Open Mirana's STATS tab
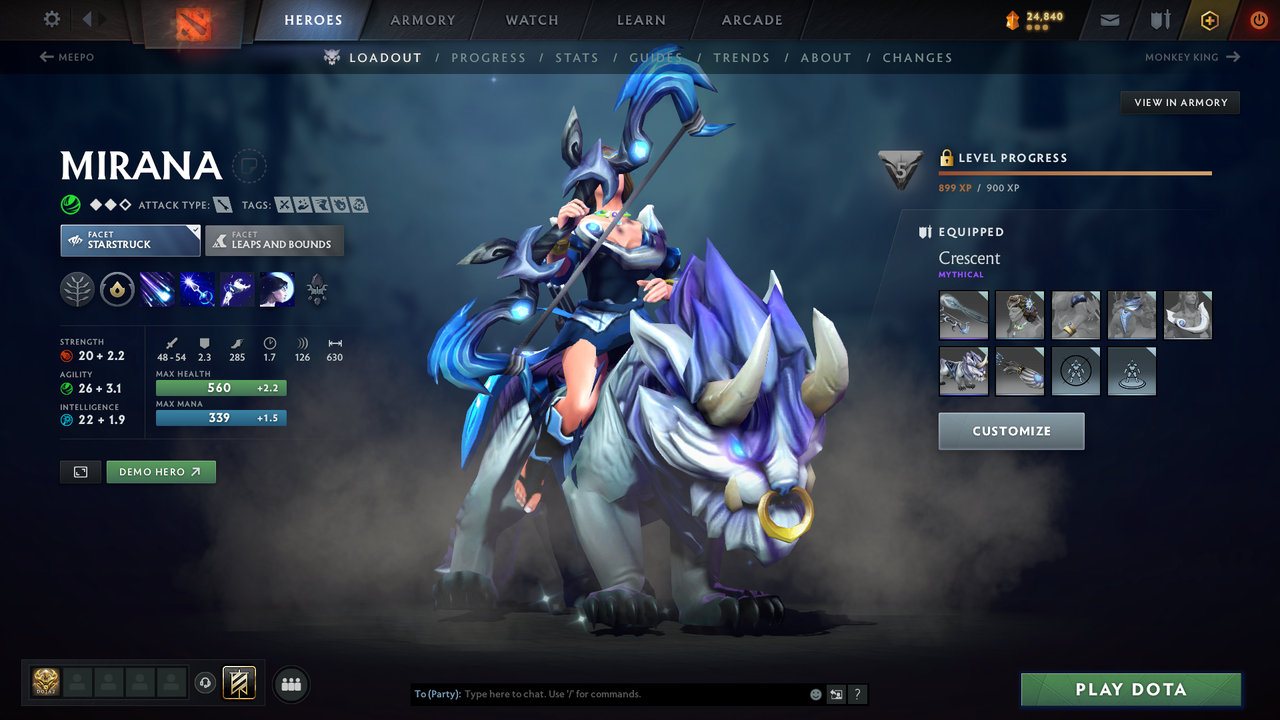The height and width of the screenshot is (720, 1280). point(577,57)
